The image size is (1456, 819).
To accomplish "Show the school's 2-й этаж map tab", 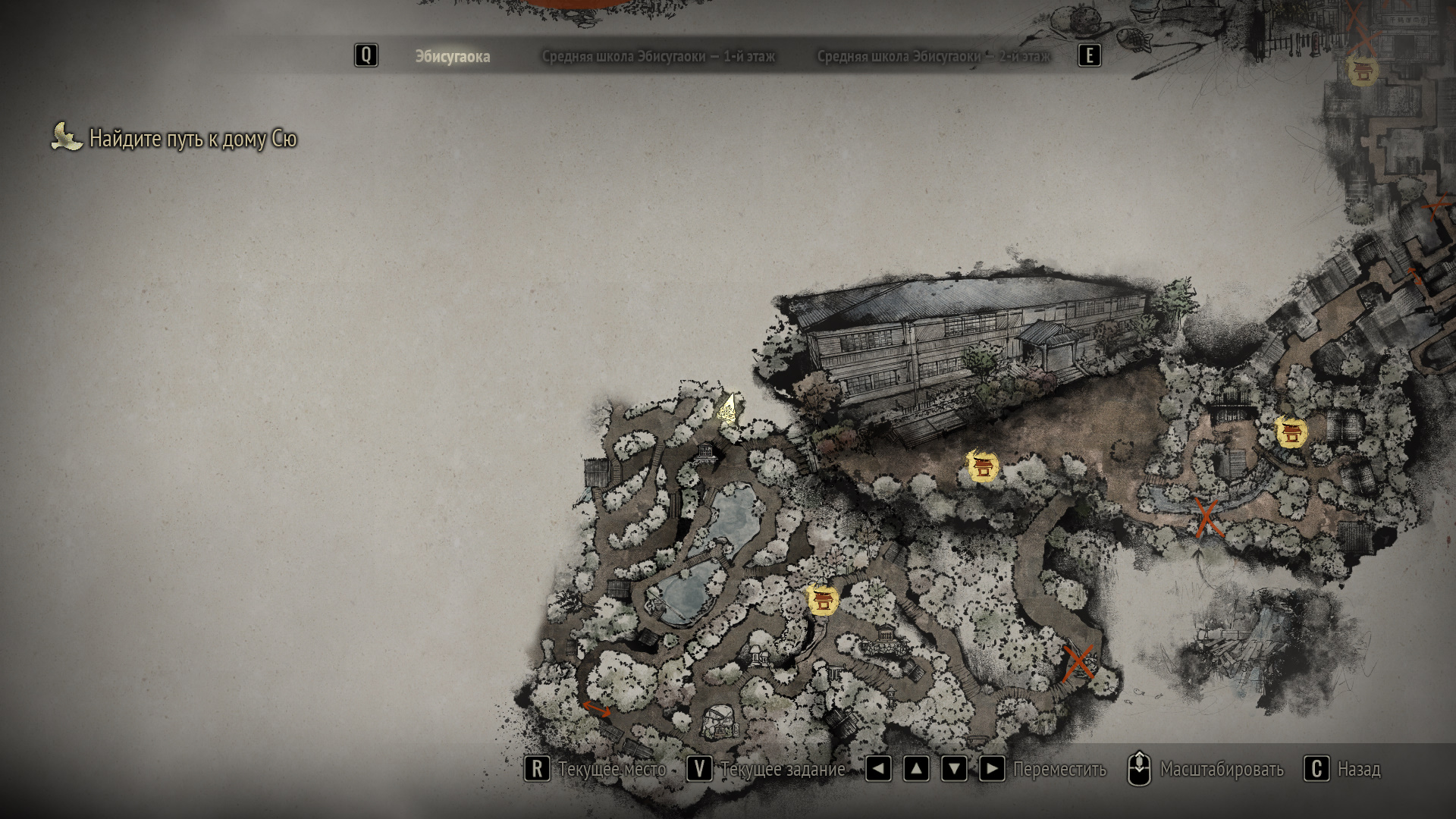I will [x=933, y=57].
